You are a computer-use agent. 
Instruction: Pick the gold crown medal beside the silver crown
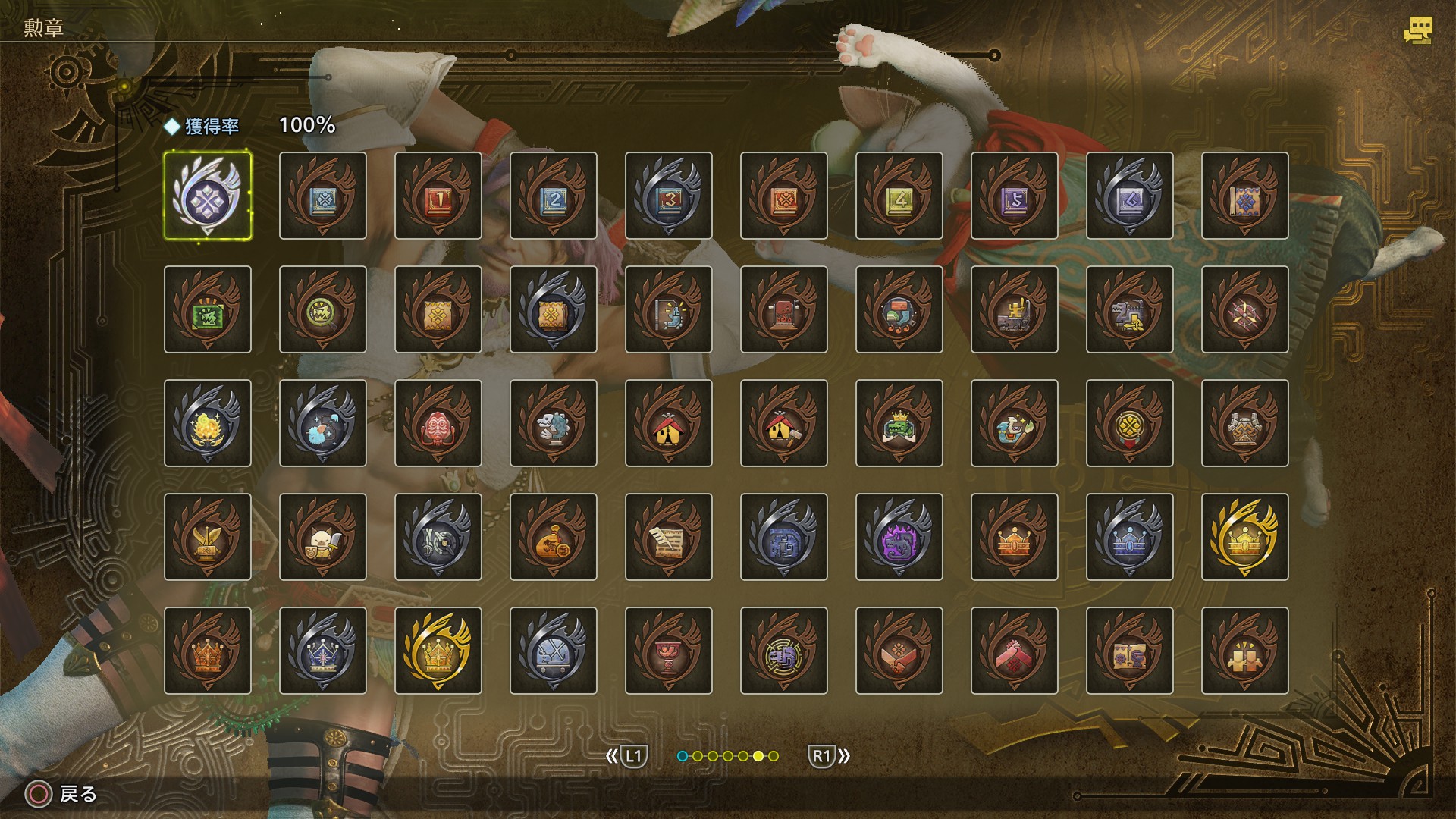pyautogui.click(x=438, y=651)
